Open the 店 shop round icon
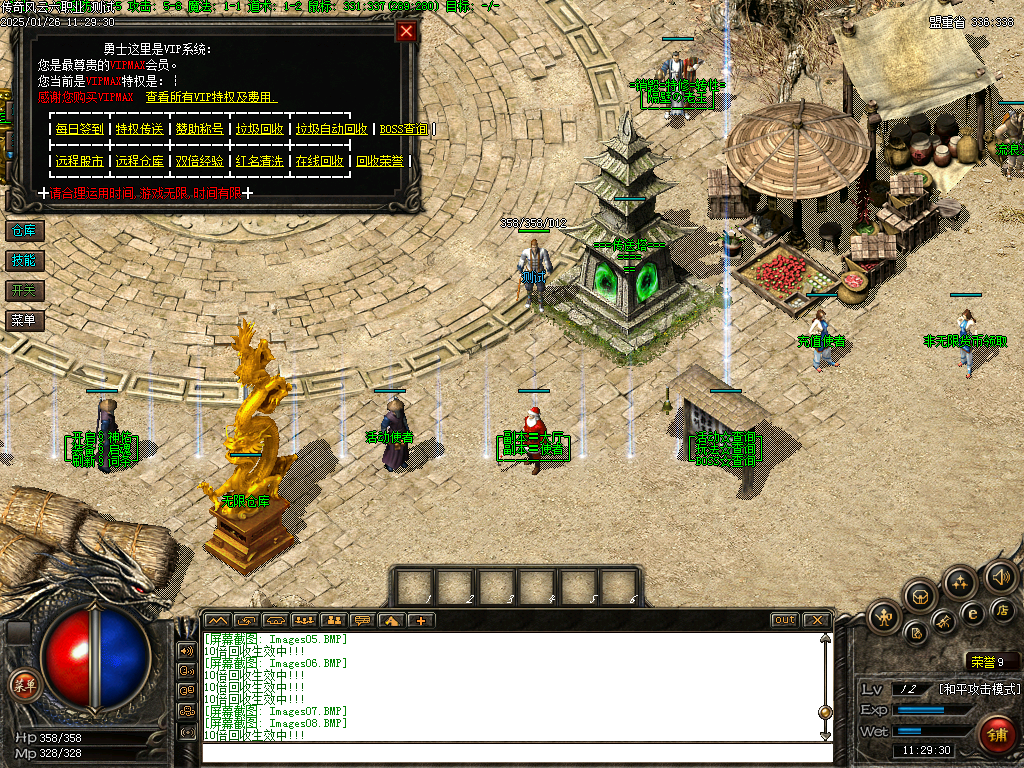Image resolution: width=1024 pixels, height=768 pixels. pyautogui.click(x=1000, y=609)
